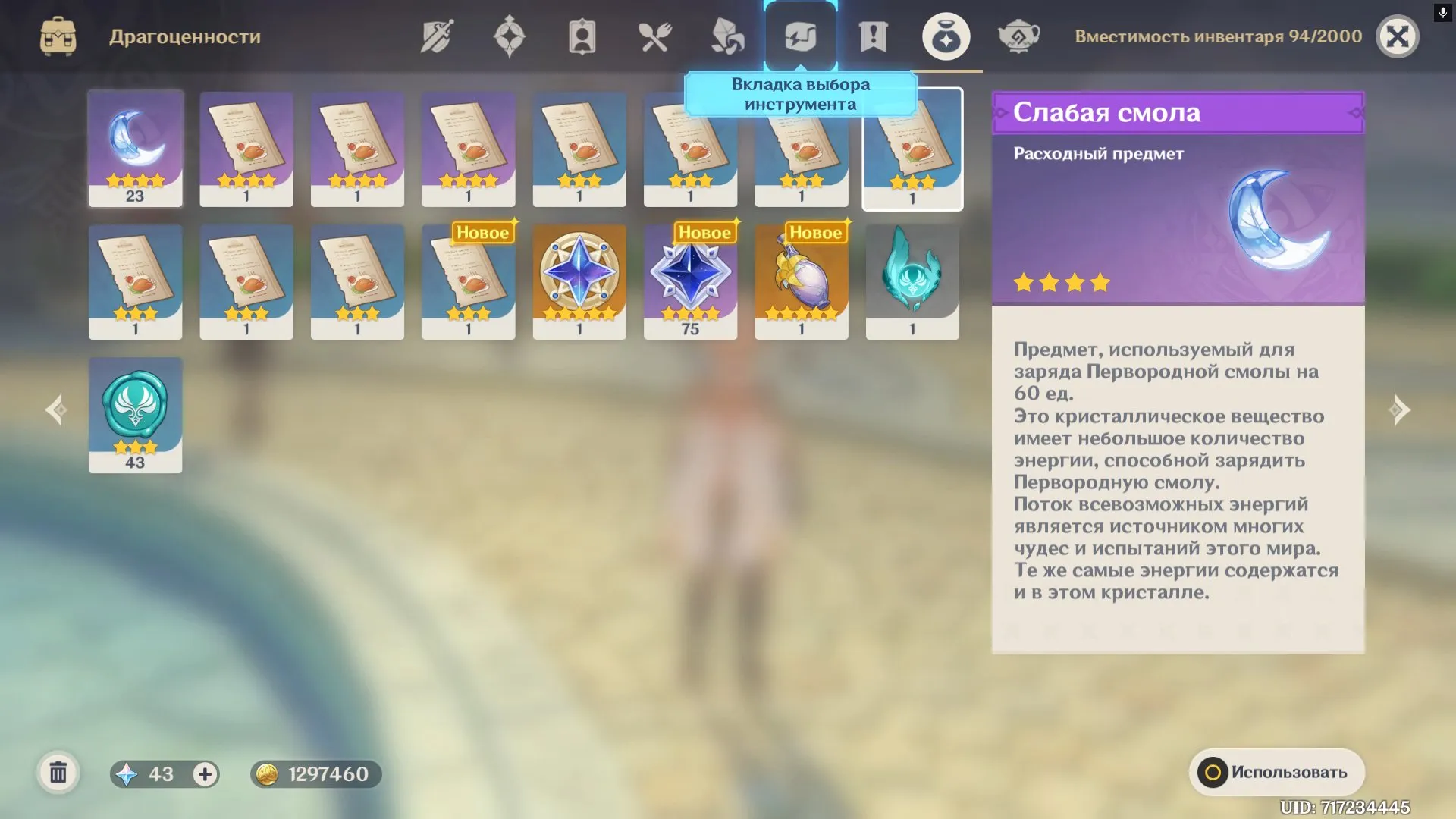The width and height of the screenshot is (1456, 819).
Task: Select the Weak Resin stack of 23
Action: point(135,148)
